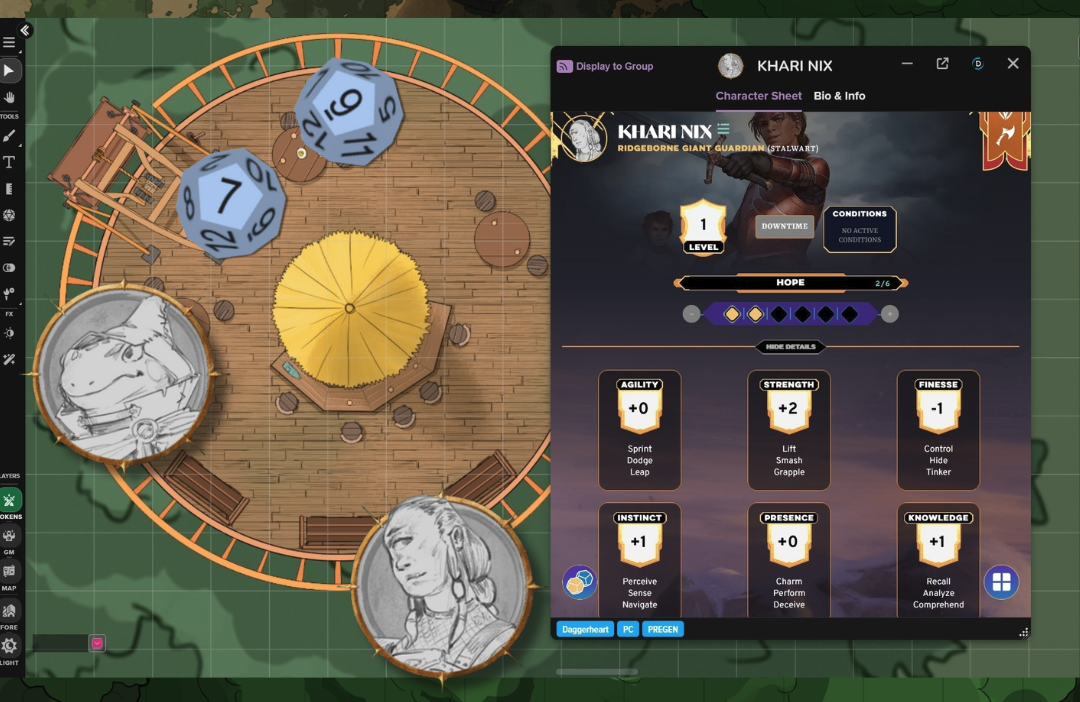This screenshot has height=702, width=1080.
Task: Choose the Tokens layer
Action: pyautogui.click(x=10, y=502)
